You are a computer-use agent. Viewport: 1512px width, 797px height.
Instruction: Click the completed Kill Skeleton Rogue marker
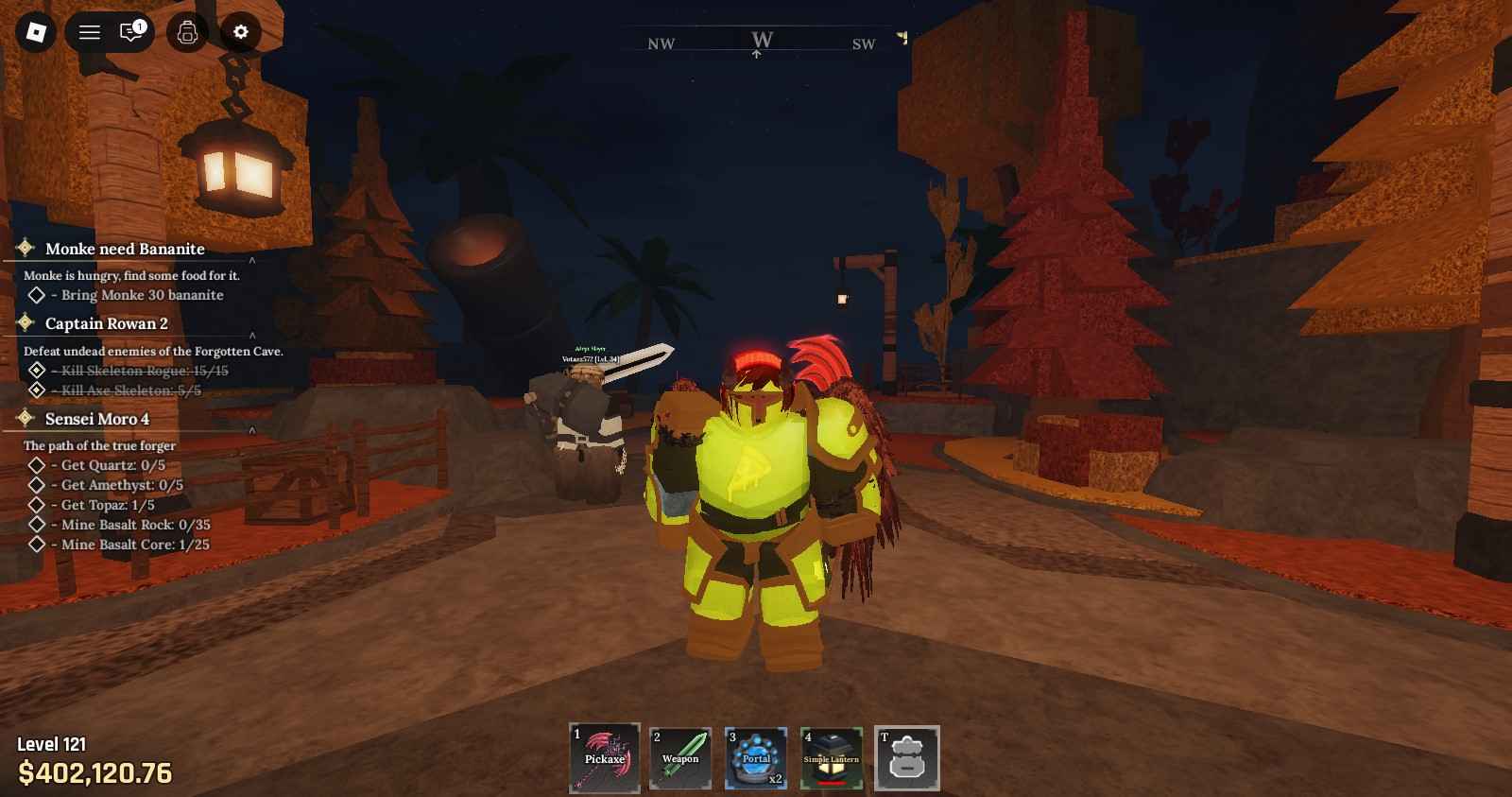(39, 371)
